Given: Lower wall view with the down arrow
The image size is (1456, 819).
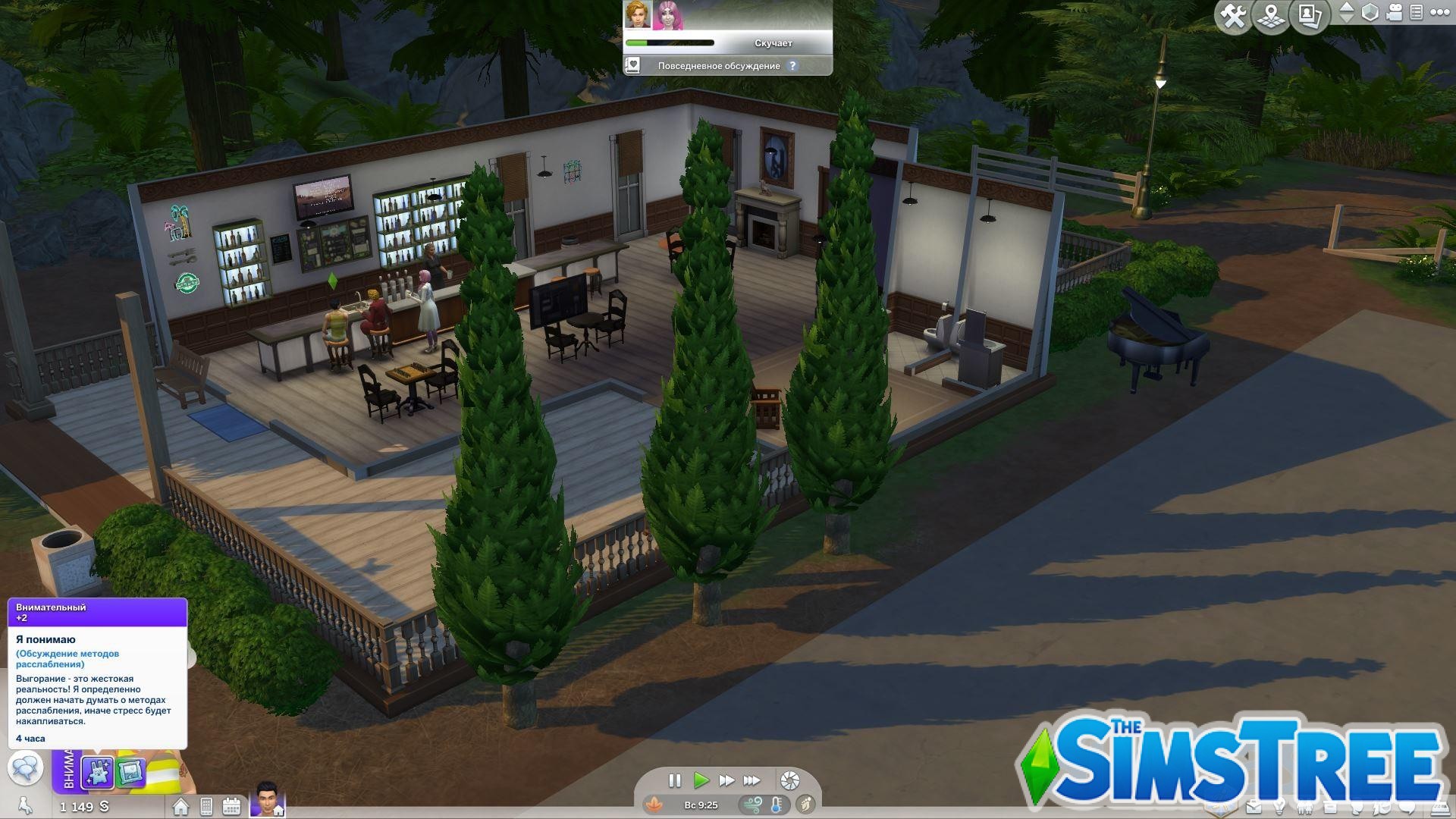Looking at the screenshot, I should pos(1347,18).
